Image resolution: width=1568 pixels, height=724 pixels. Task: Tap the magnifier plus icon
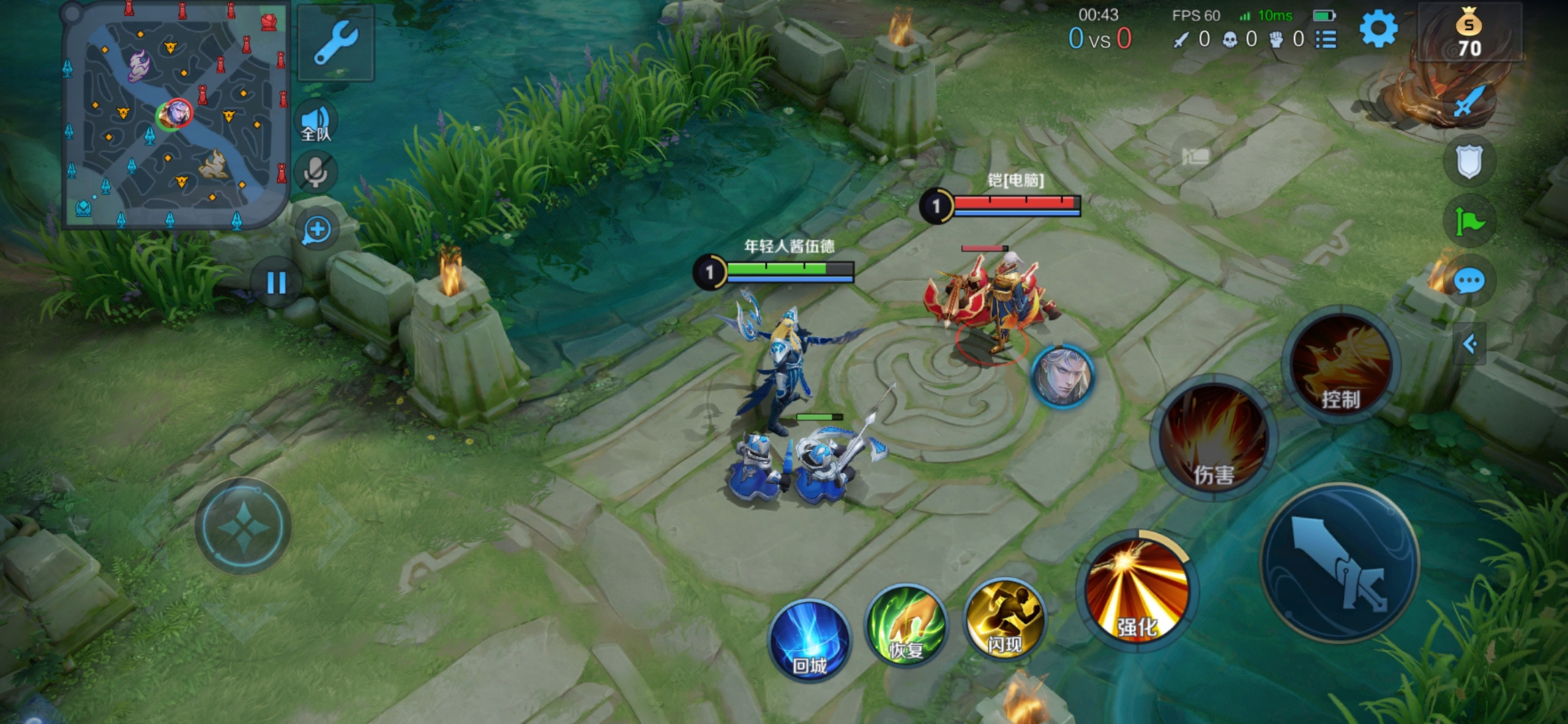tap(317, 230)
